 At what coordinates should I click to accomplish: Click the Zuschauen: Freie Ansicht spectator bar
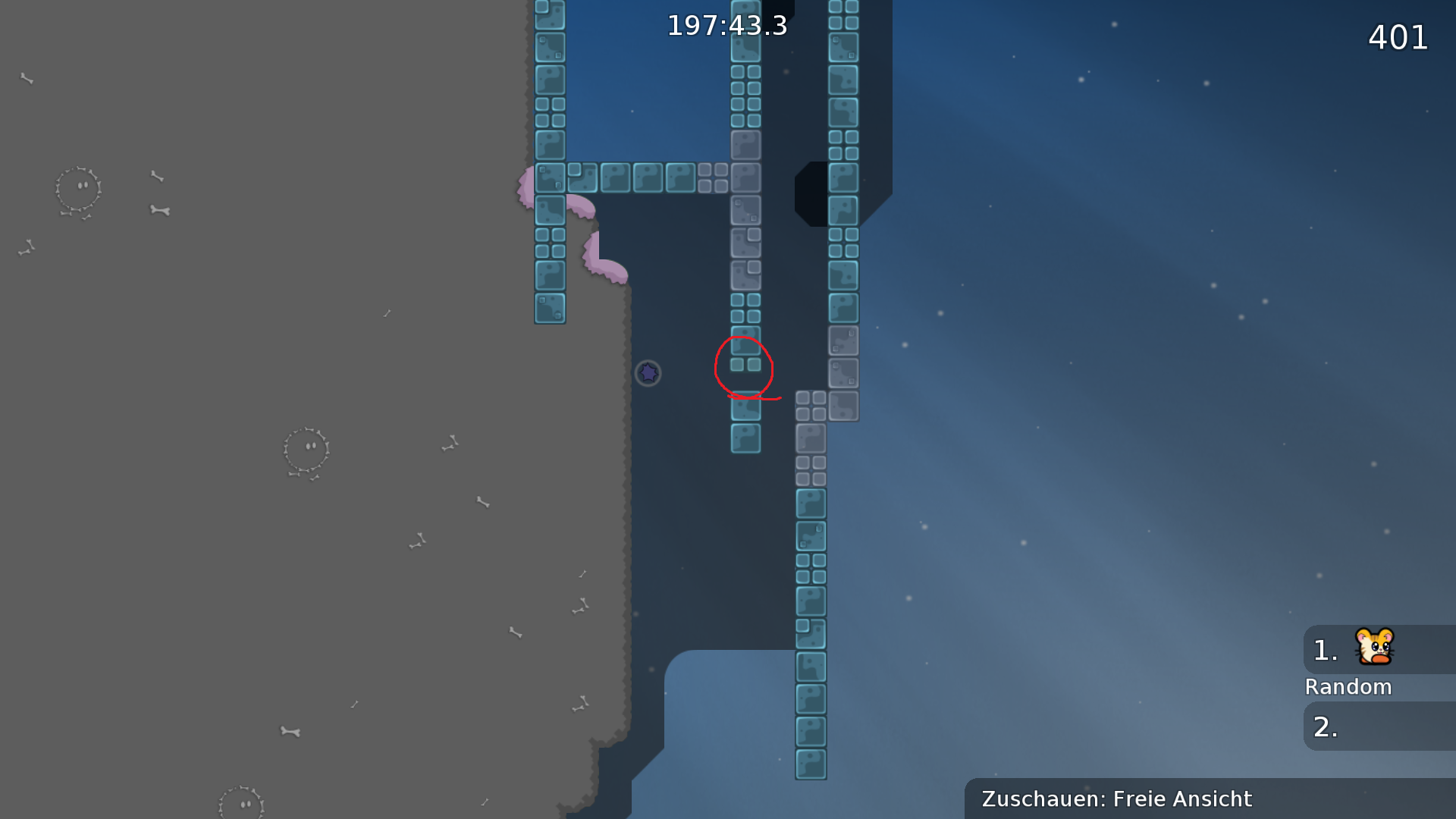[1116, 799]
